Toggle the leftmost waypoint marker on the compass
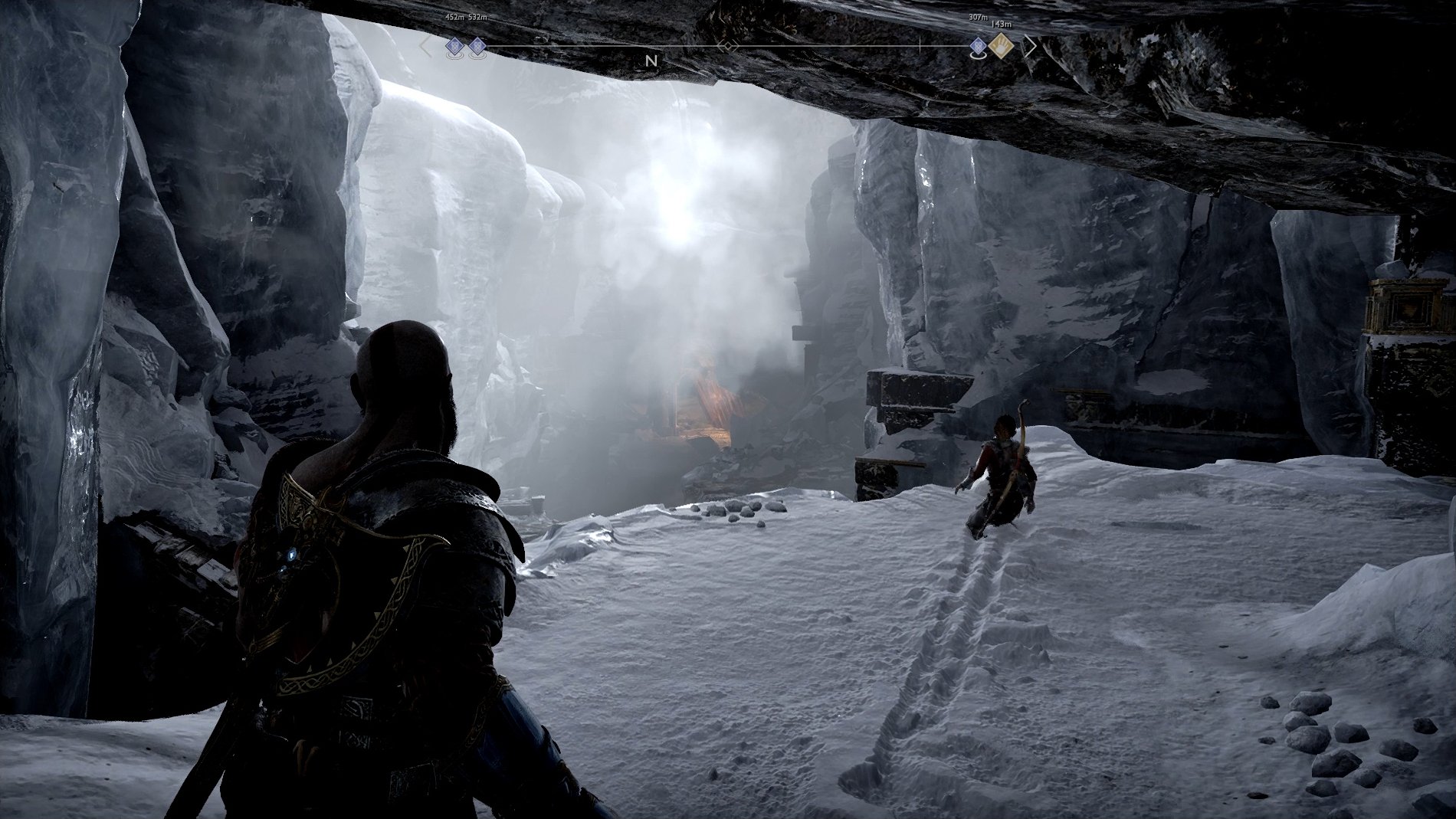This screenshot has width=1456, height=819. point(454,46)
